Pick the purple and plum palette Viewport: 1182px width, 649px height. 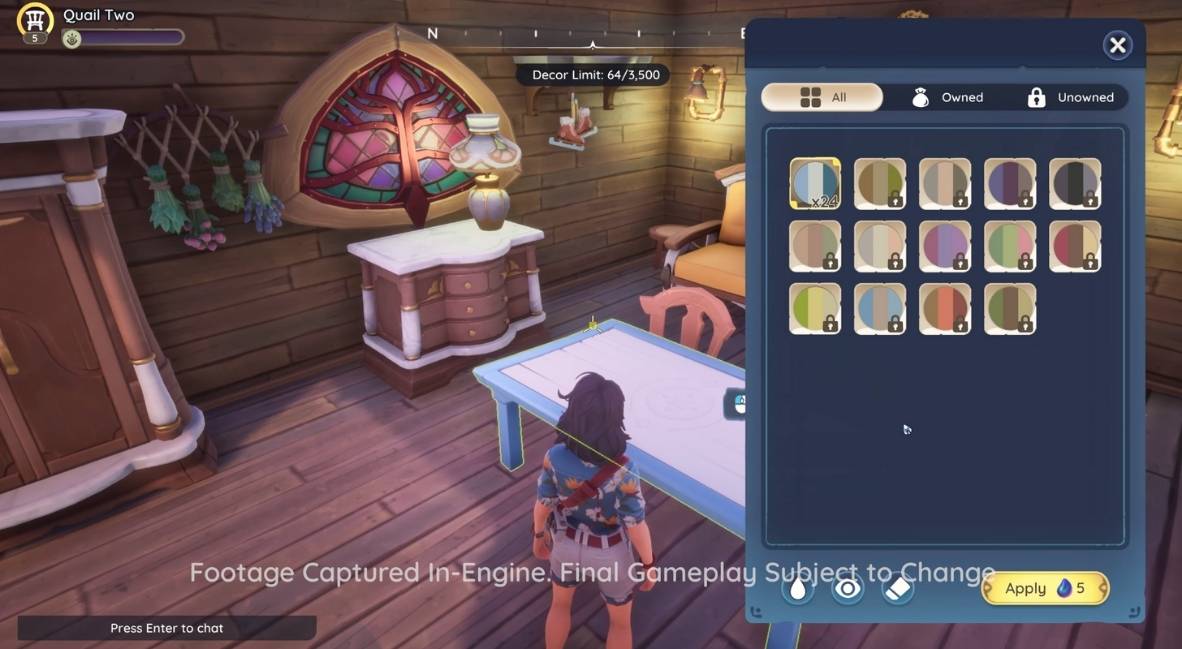point(1010,184)
